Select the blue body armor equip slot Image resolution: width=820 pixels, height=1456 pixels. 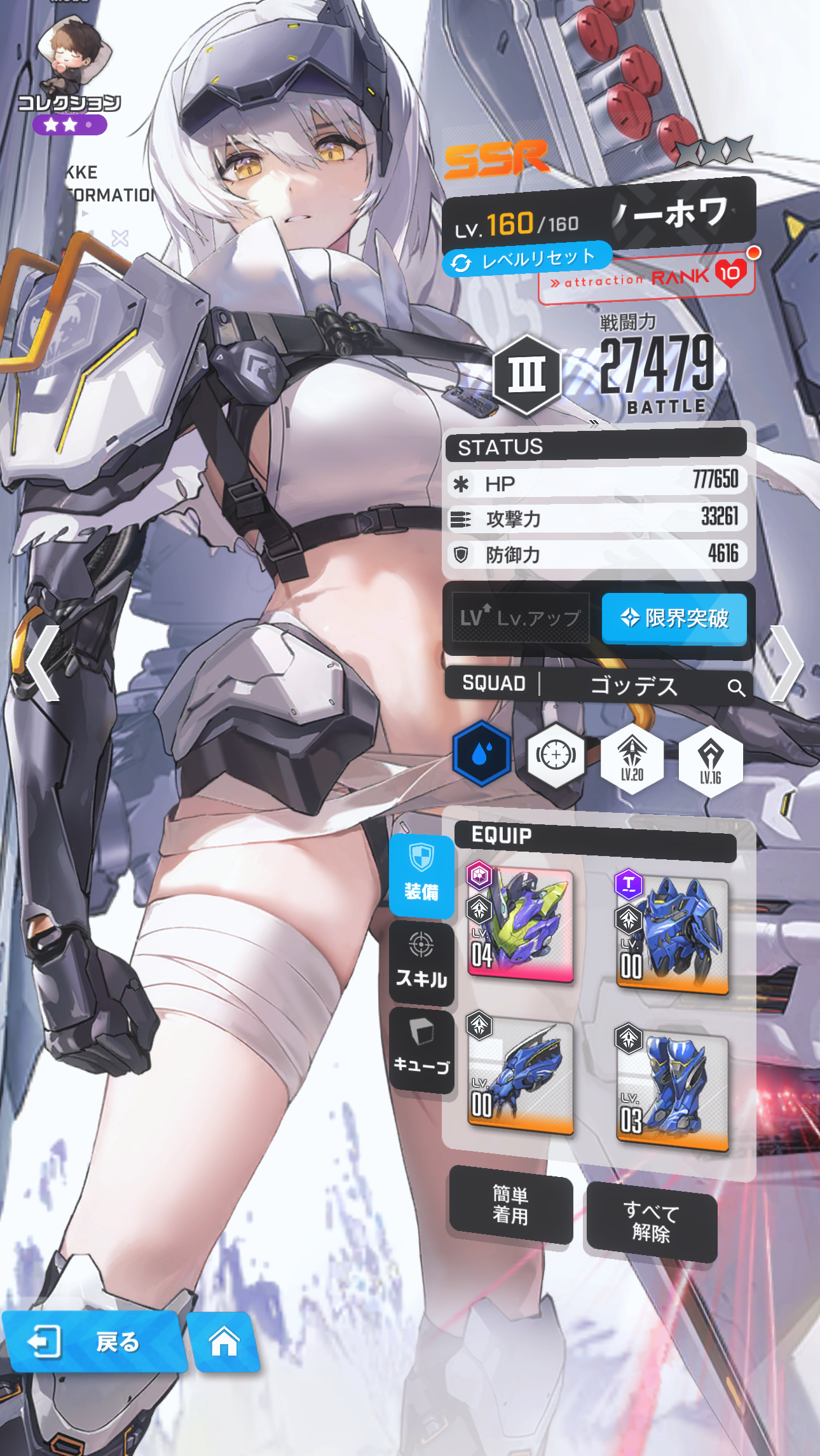672,933
